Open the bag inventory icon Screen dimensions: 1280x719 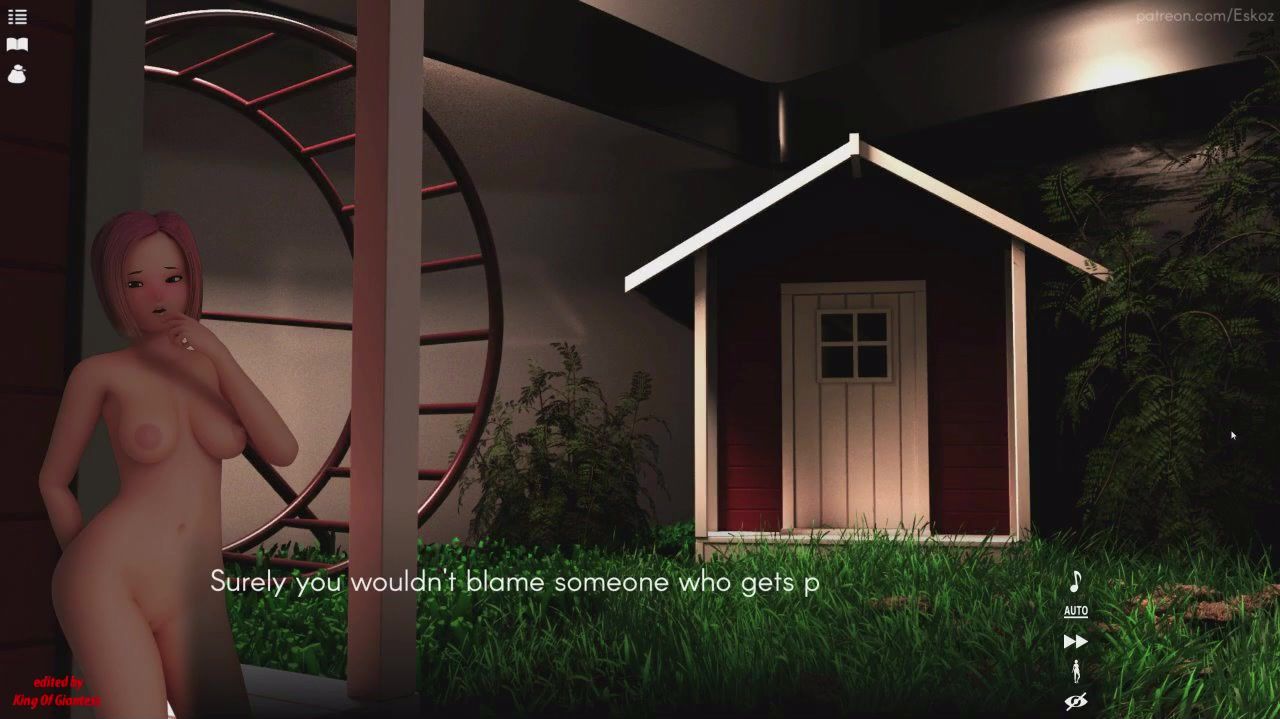coord(17,74)
